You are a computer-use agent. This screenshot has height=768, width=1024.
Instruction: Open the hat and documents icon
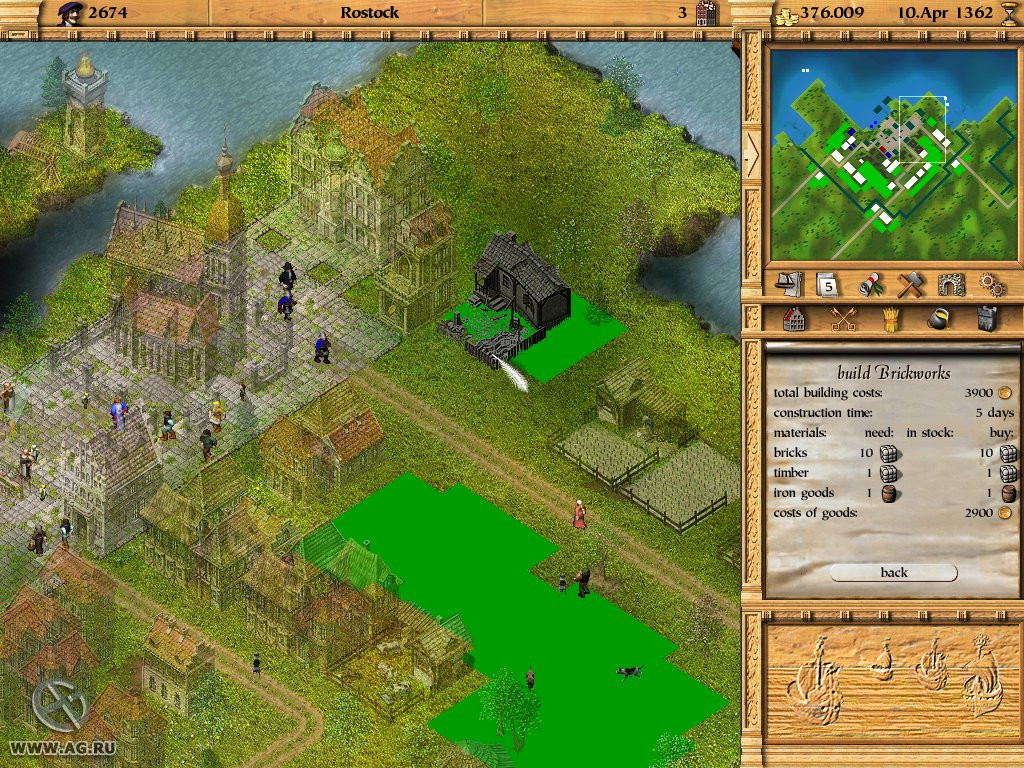pos(789,284)
